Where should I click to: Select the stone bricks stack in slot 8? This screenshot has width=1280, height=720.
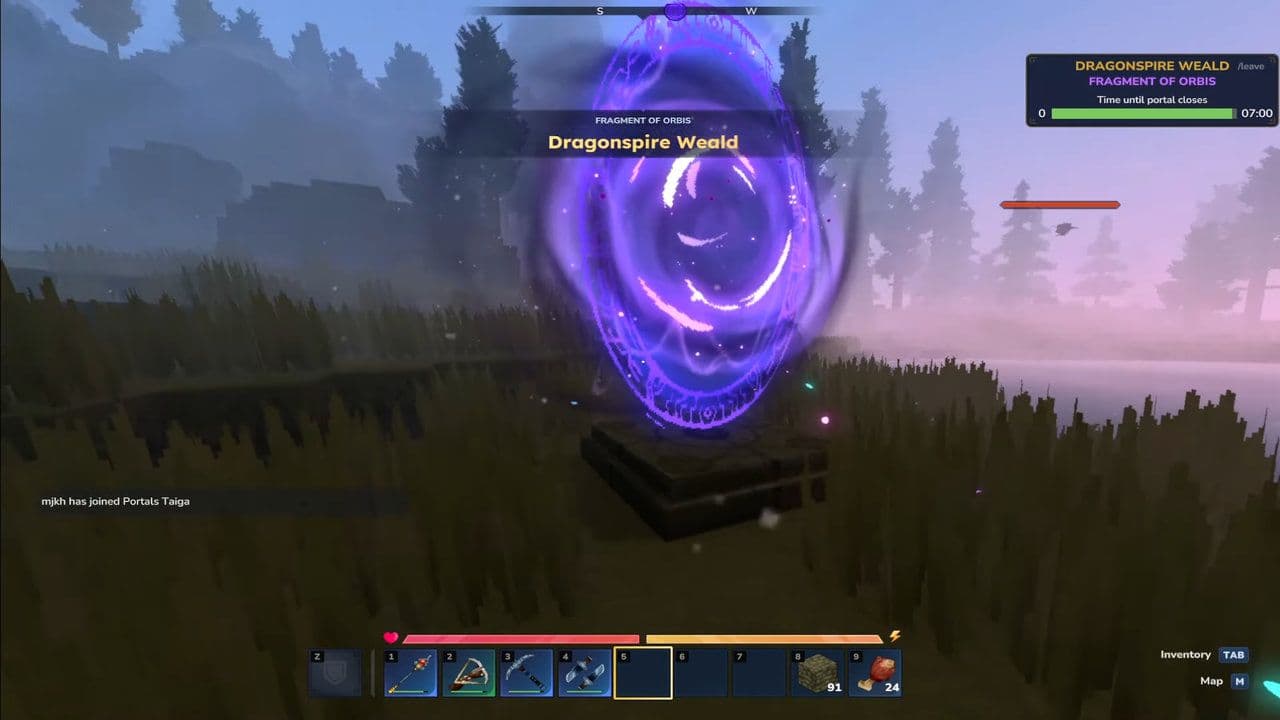click(x=817, y=672)
